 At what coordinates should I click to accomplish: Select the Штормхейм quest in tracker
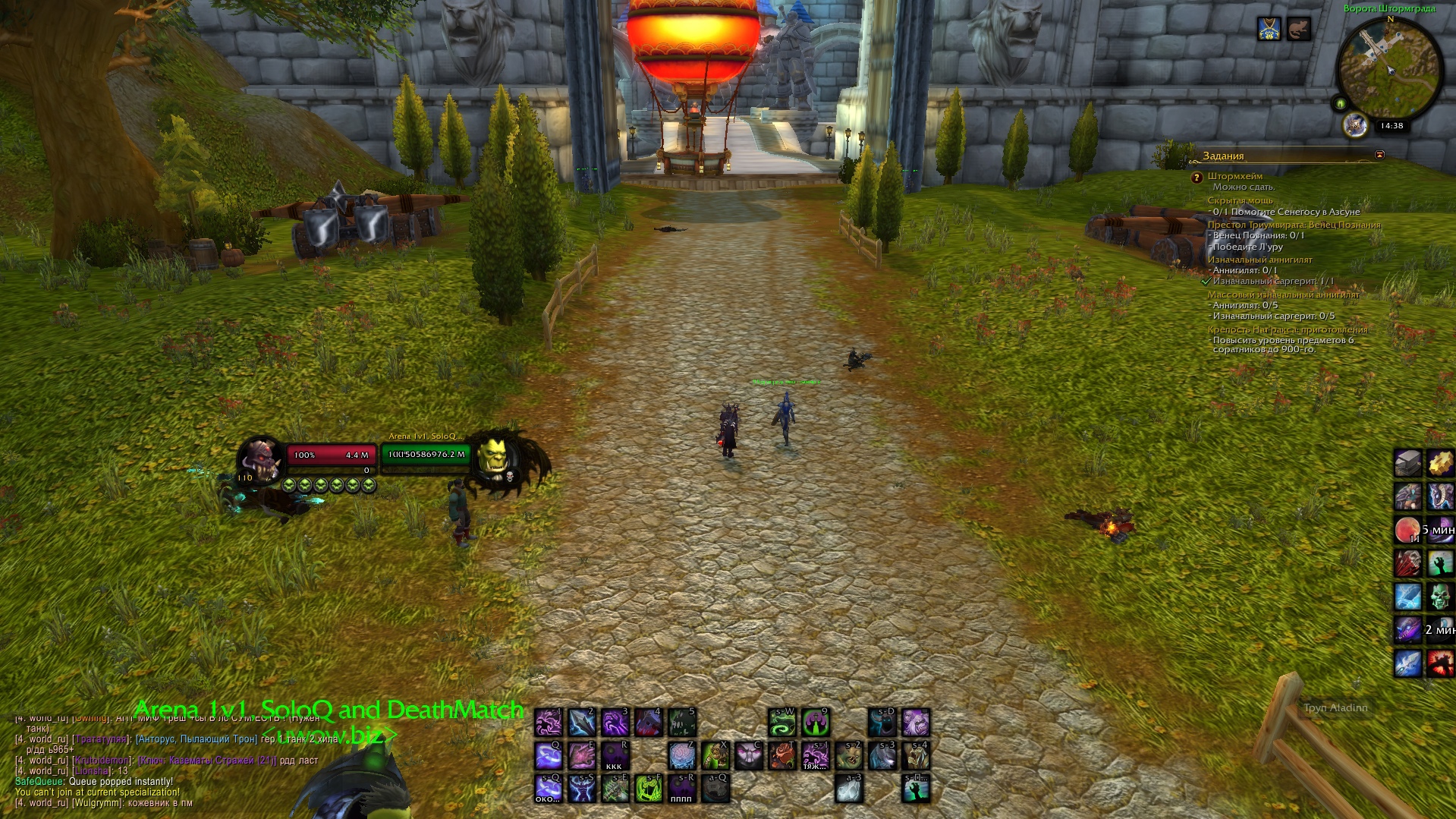[x=1235, y=176]
